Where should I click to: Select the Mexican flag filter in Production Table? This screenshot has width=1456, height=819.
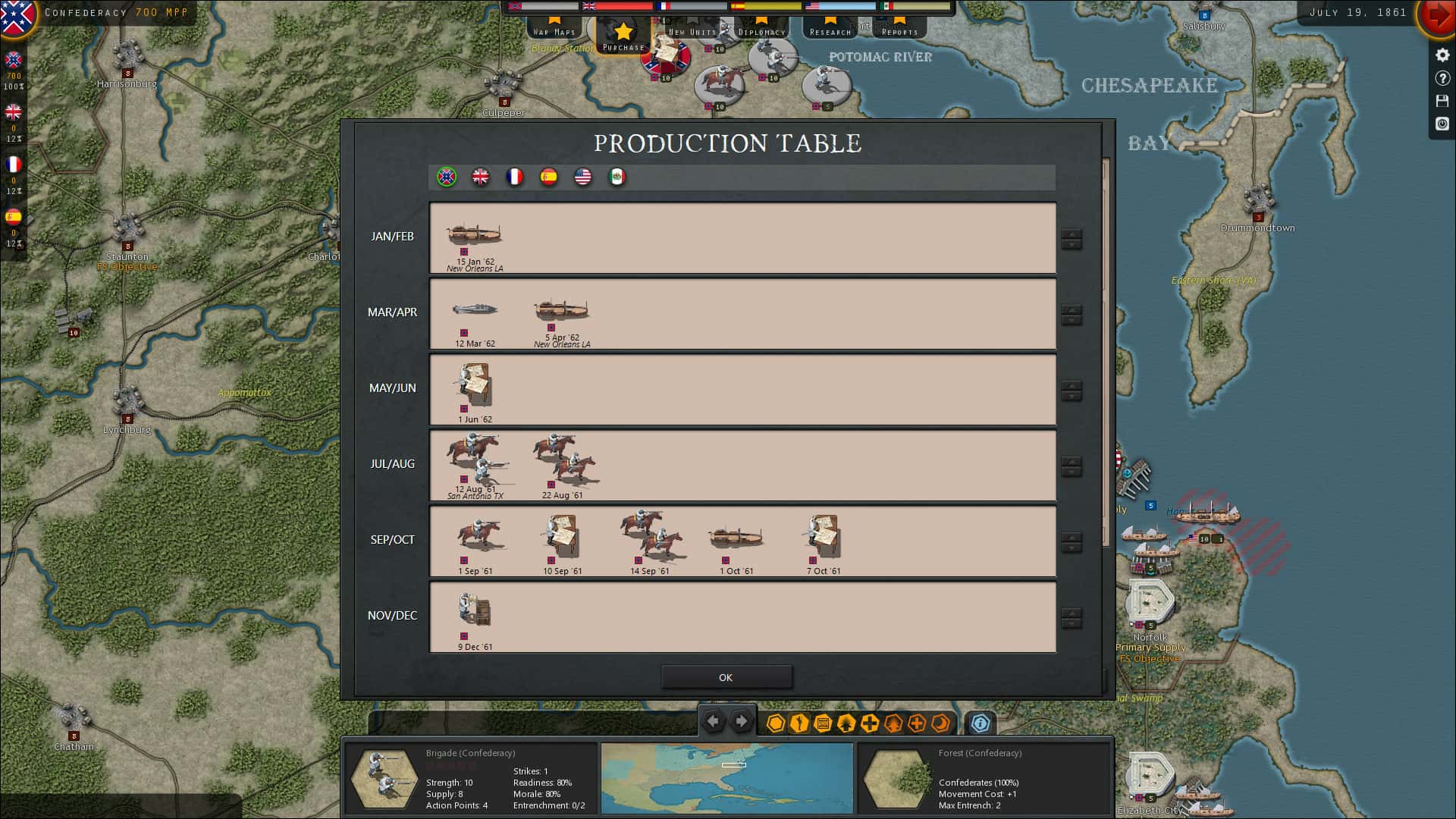coord(617,177)
